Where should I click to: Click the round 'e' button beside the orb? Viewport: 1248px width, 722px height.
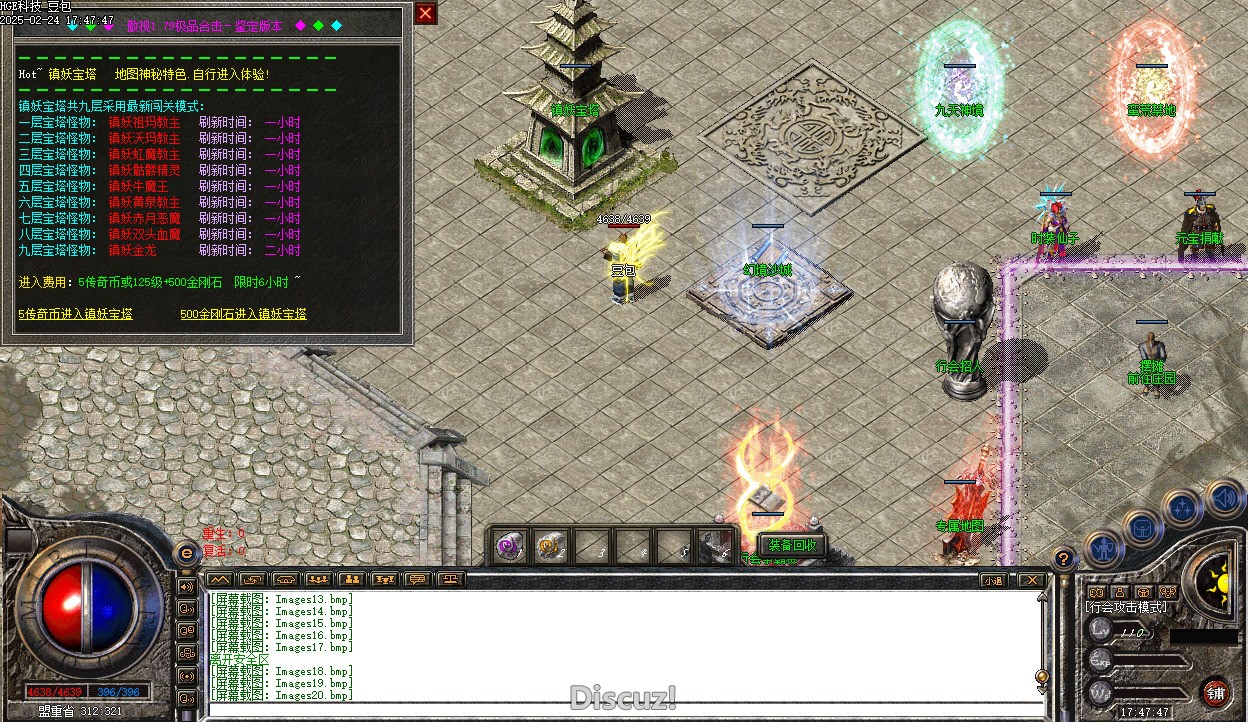point(185,552)
